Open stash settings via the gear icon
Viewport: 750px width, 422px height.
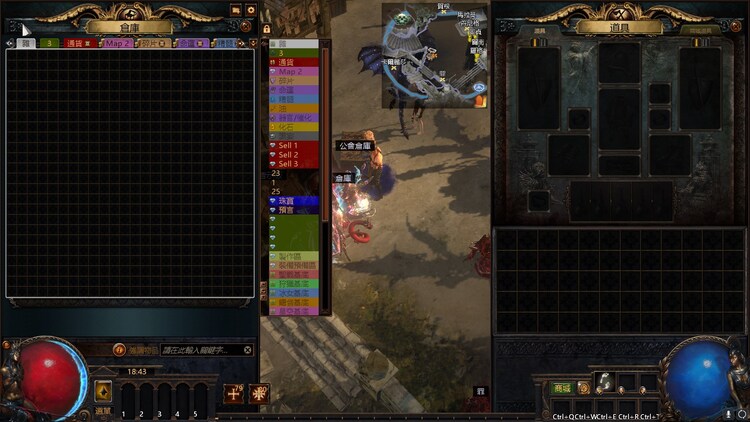click(x=250, y=10)
